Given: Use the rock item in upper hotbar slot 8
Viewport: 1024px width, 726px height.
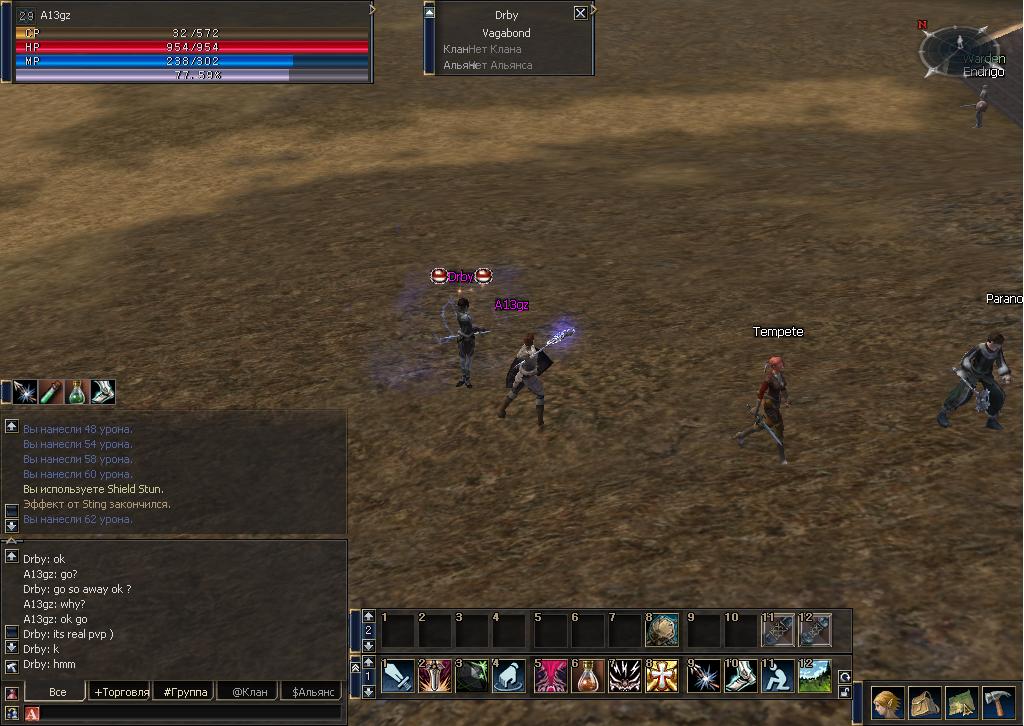Looking at the screenshot, I should tap(662, 630).
